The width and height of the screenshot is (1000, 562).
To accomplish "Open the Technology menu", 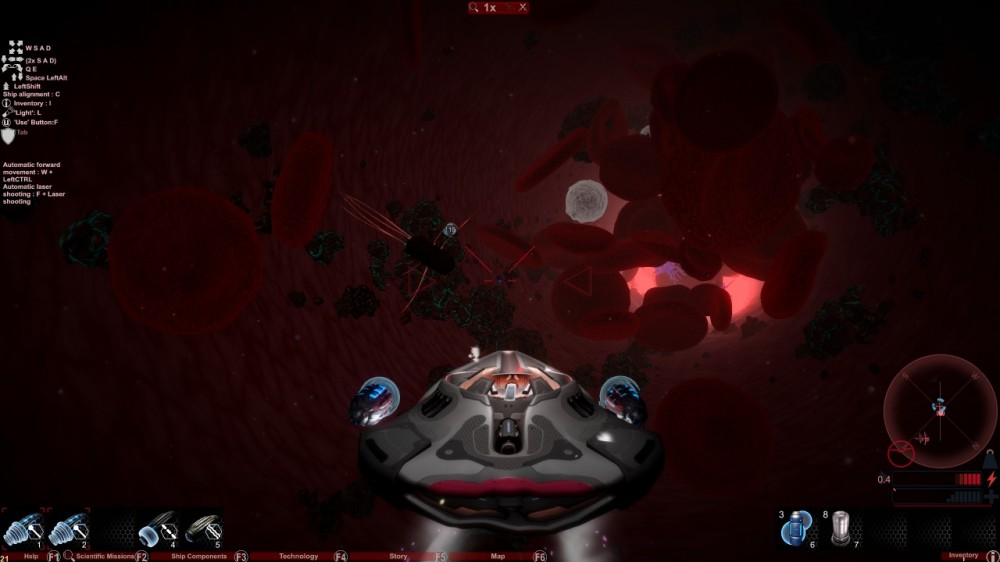I will pyautogui.click(x=298, y=556).
